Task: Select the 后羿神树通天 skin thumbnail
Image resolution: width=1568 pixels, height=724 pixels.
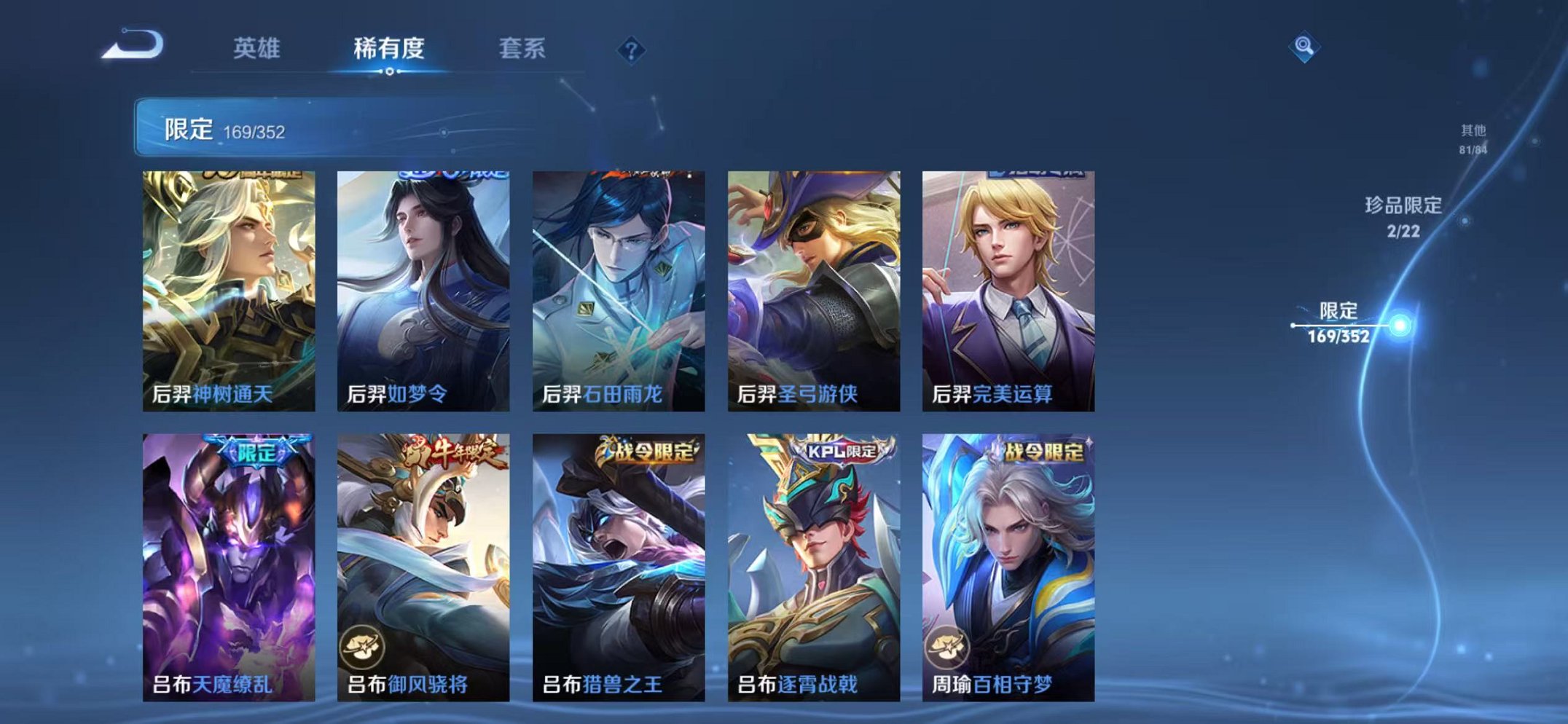Action: click(x=231, y=289)
